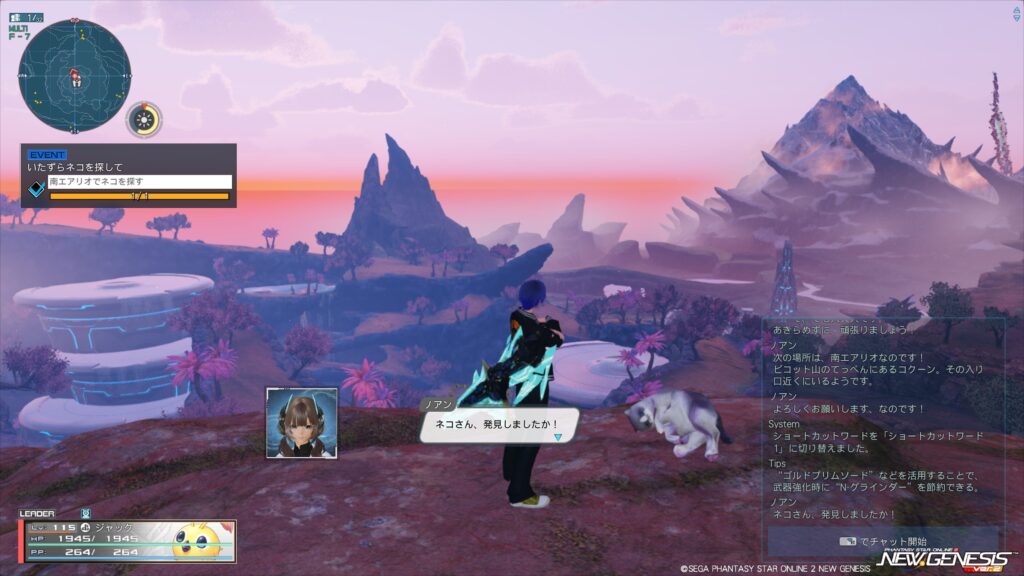Click the チャット開始 chat start bar
1024x576 pixels.
(x=883, y=541)
